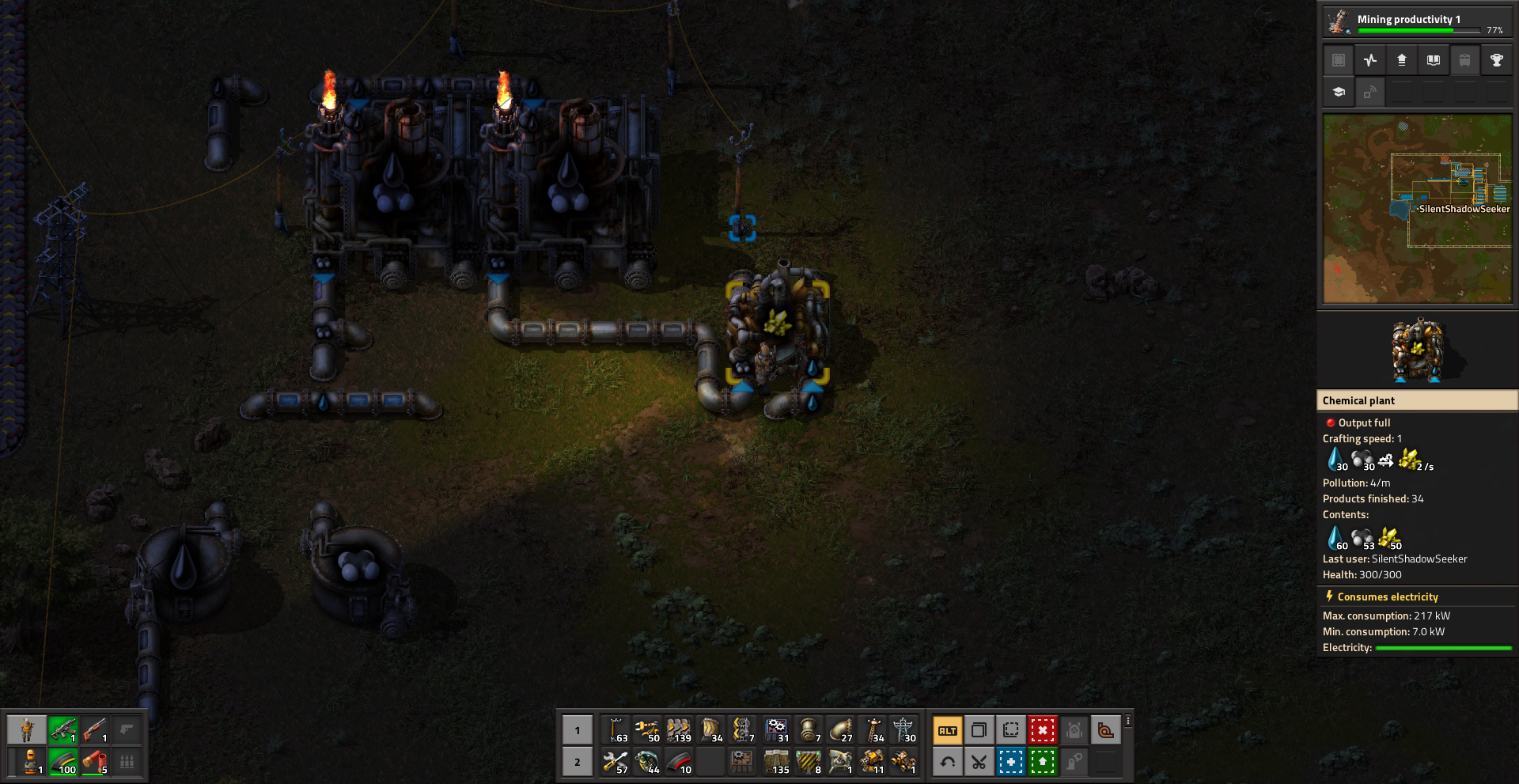This screenshot has height=784, width=1519.
Task: Show achievements with the trophy button
Action: coord(1496,60)
